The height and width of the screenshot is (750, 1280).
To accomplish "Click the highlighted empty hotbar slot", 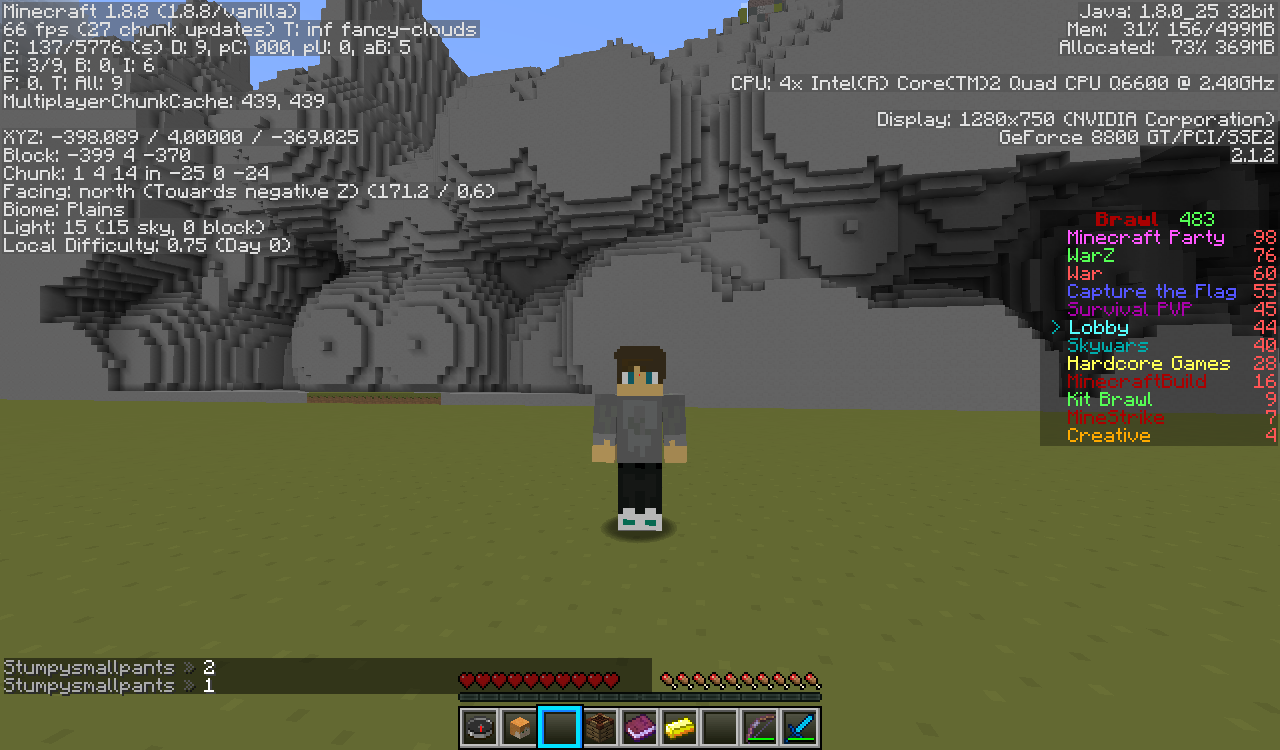I will [x=559, y=727].
